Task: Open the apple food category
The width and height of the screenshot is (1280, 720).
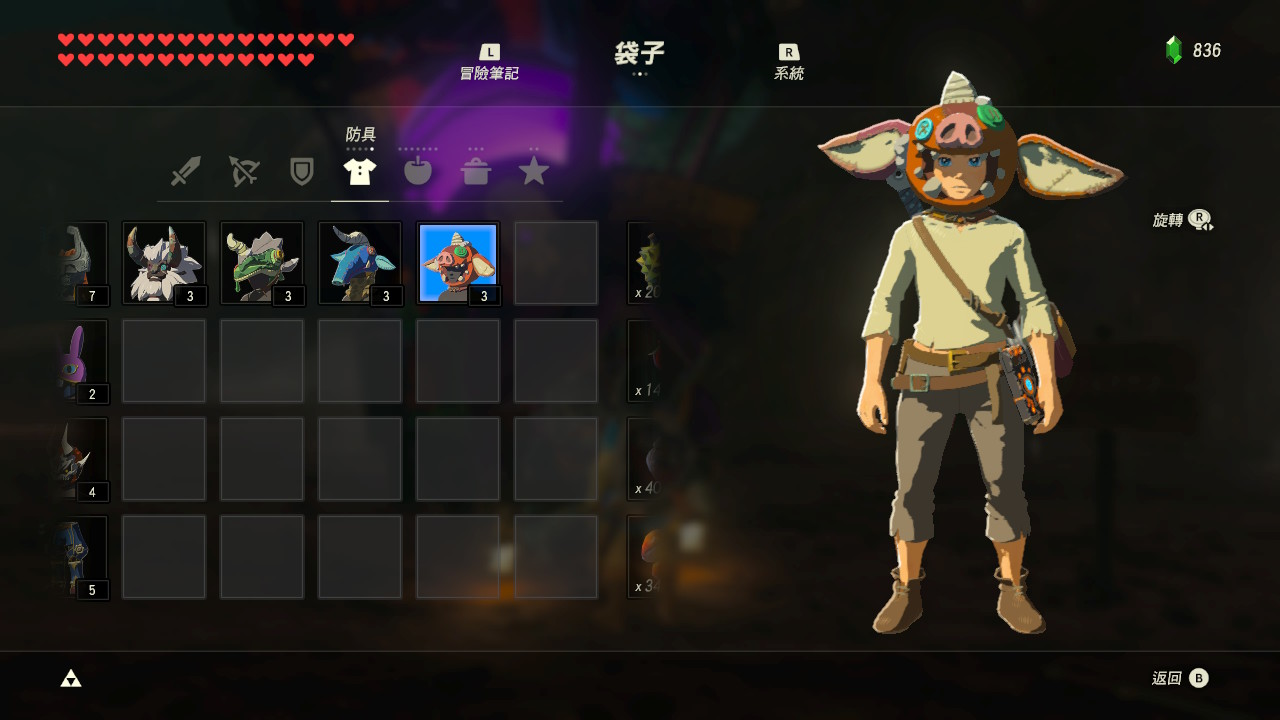Action: pyautogui.click(x=418, y=170)
